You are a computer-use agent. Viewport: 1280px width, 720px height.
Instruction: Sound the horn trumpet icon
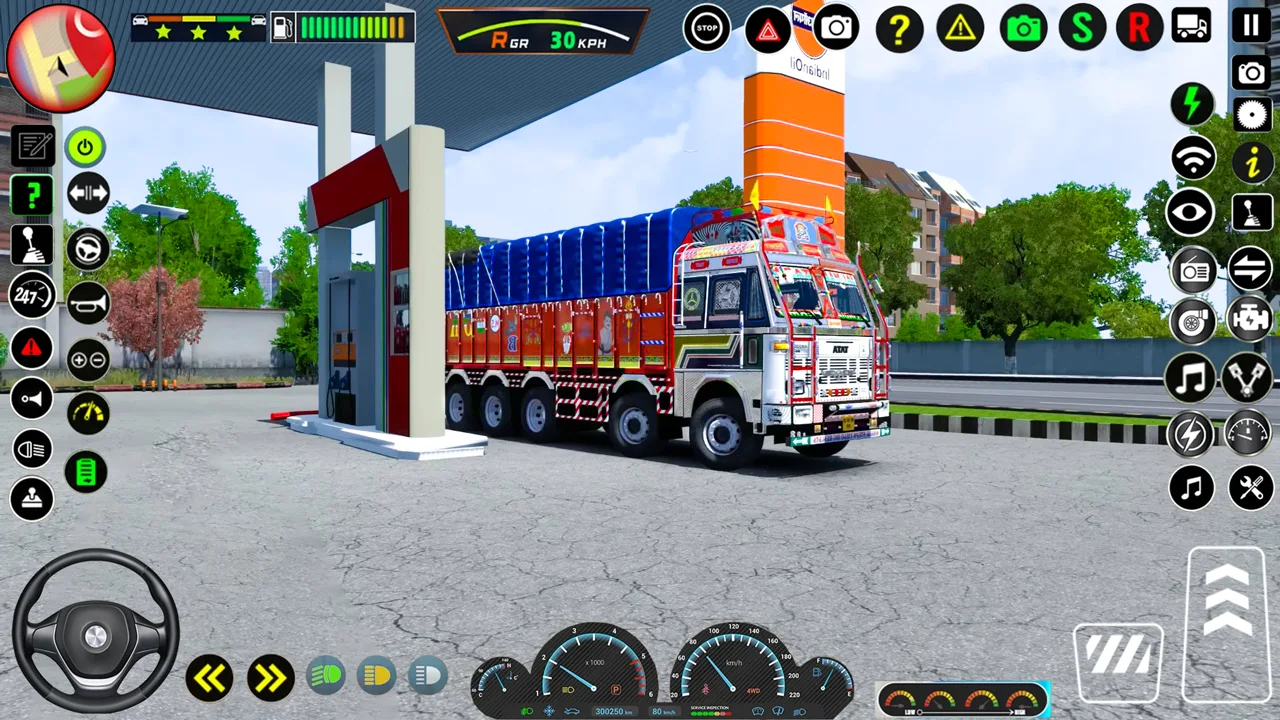pos(88,302)
